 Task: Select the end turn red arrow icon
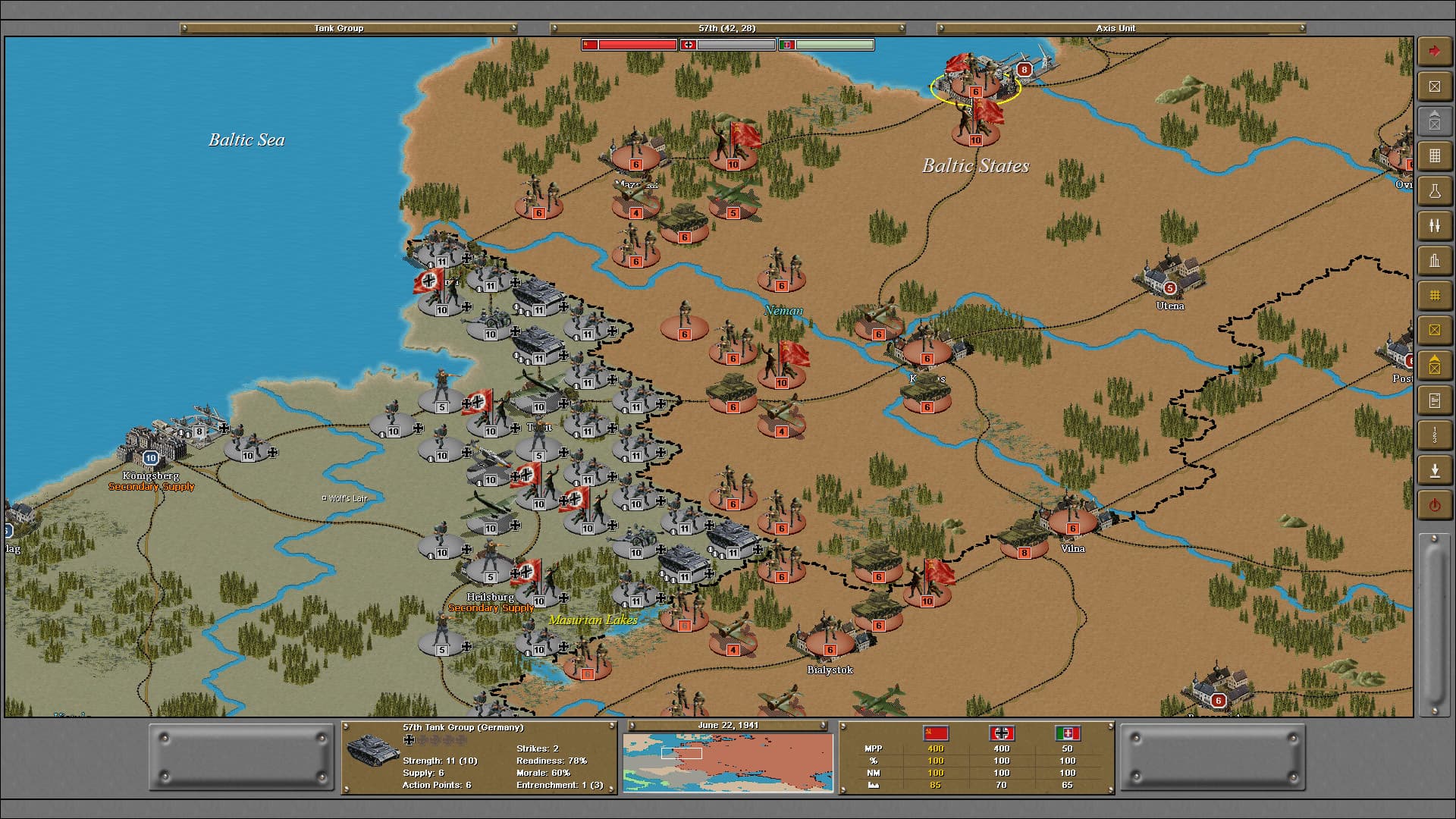1434,50
